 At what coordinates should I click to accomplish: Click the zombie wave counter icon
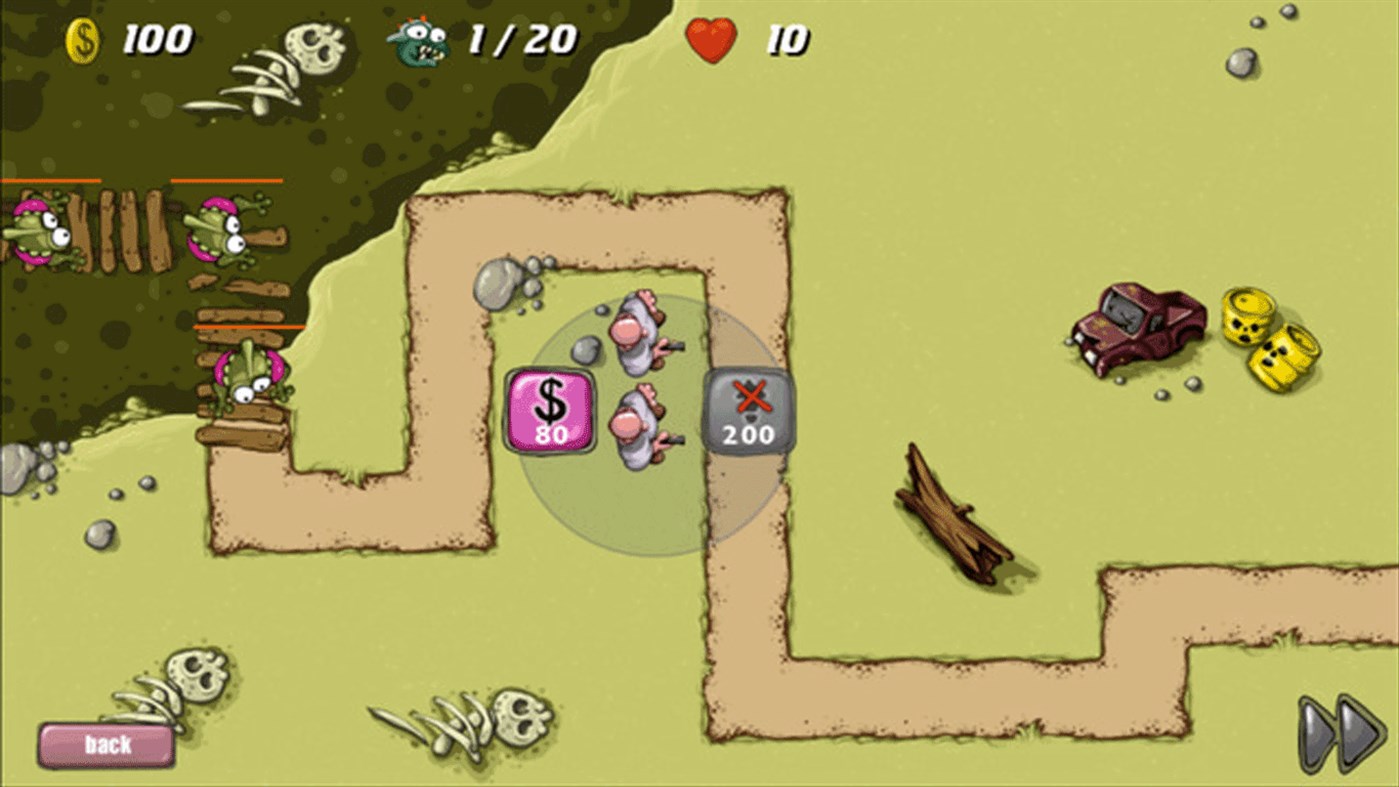(415, 38)
